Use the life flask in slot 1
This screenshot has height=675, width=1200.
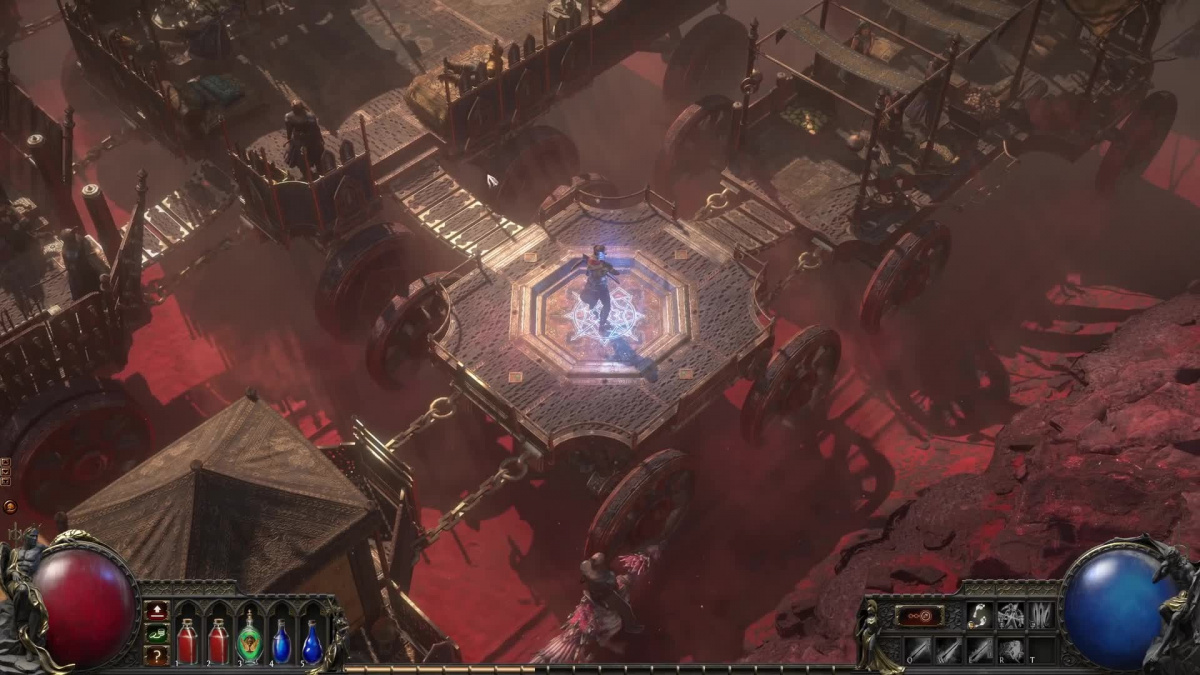click(187, 641)
